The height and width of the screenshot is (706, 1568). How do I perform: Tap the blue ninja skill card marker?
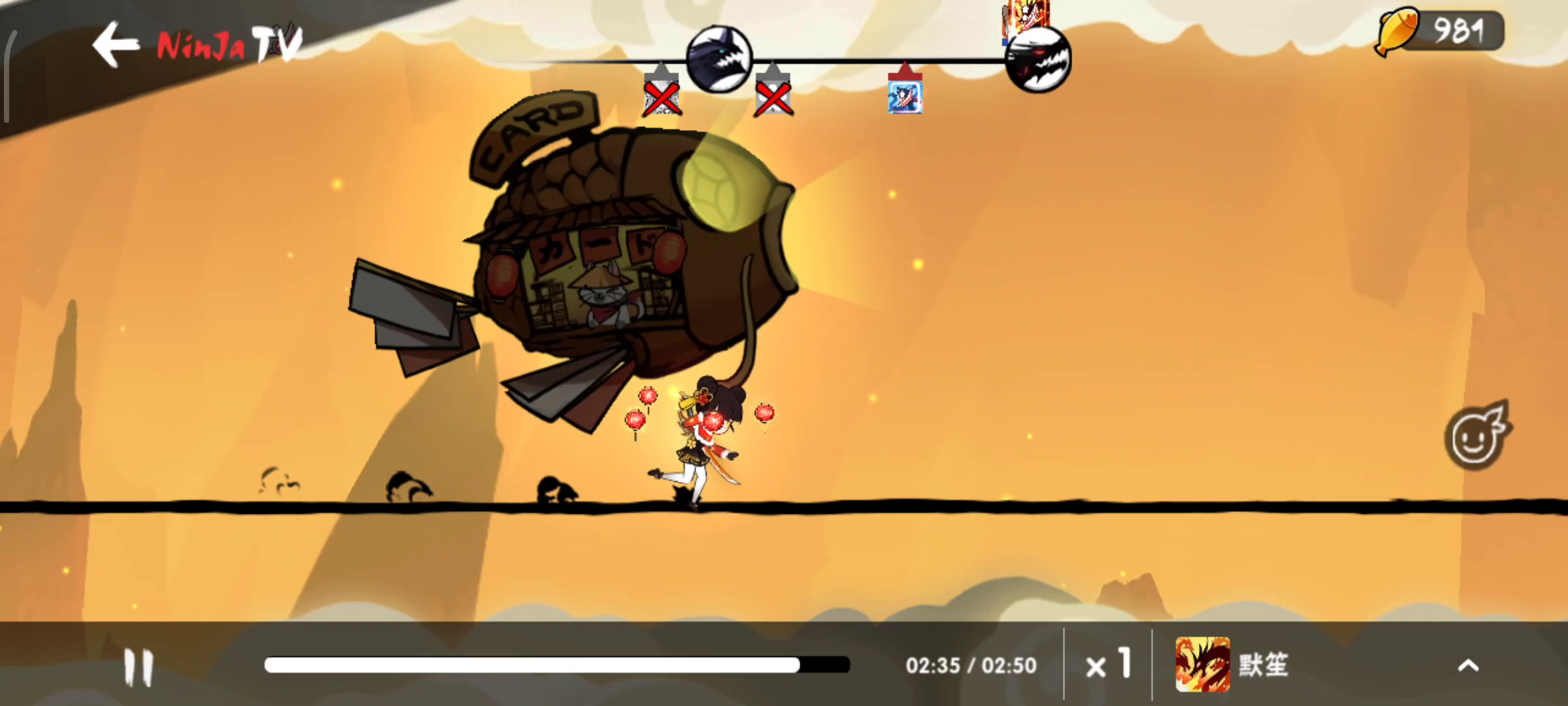[x=907, y=97]
